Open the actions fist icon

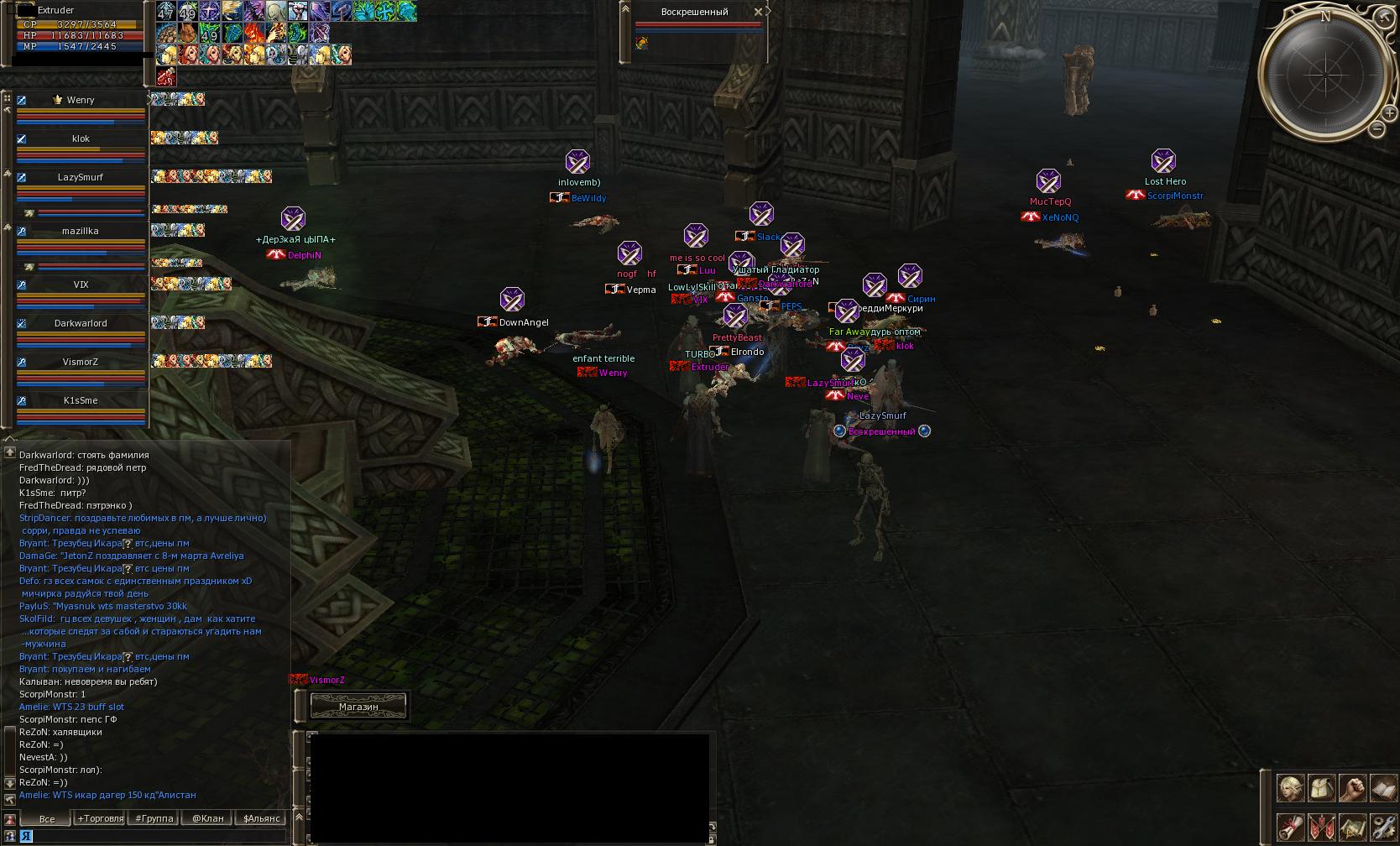1352,788
